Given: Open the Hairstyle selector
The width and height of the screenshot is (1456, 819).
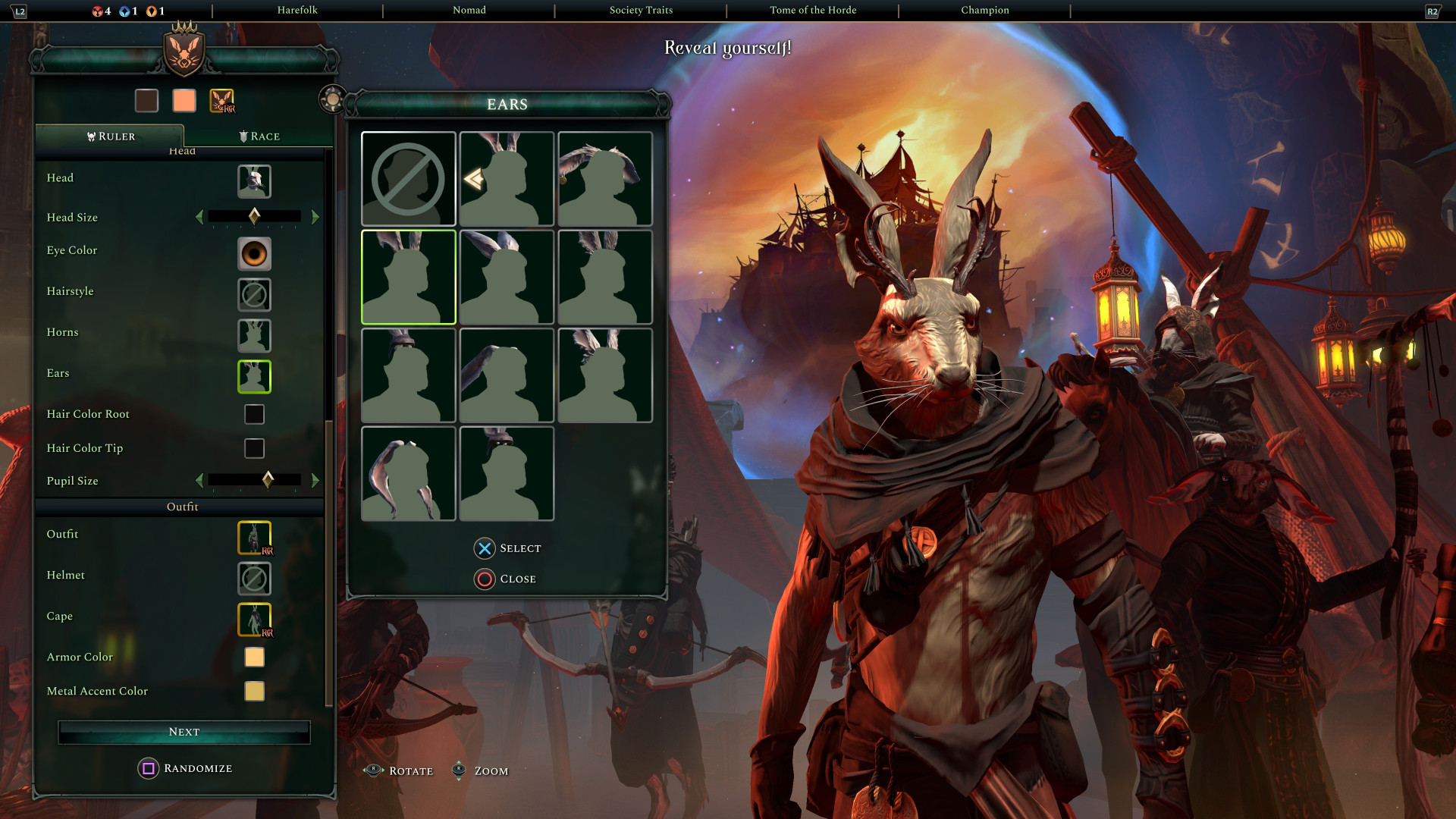Looking at the screenshot, I should pos(254,295).
